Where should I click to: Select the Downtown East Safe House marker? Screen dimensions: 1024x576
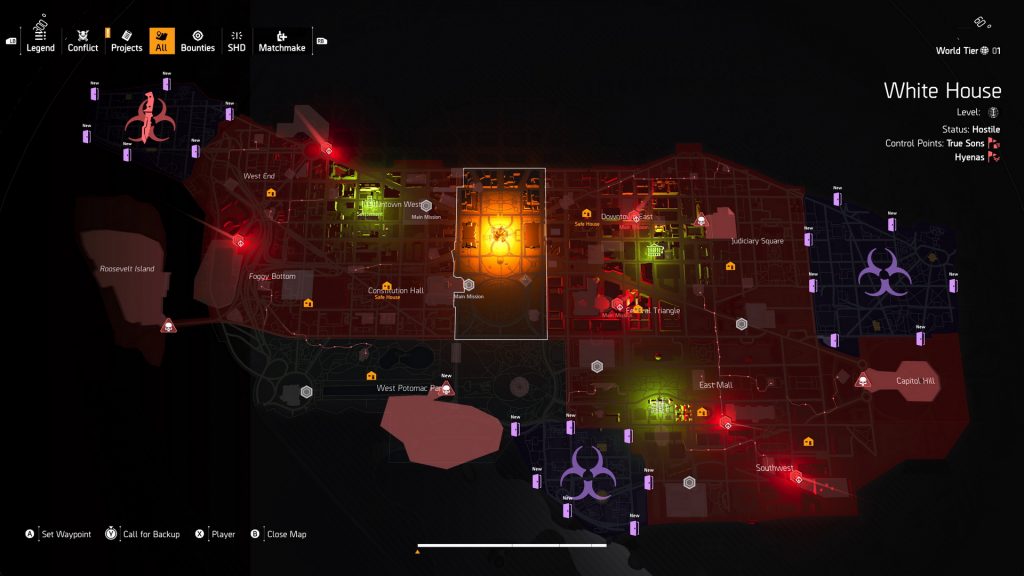pos(587,212)
